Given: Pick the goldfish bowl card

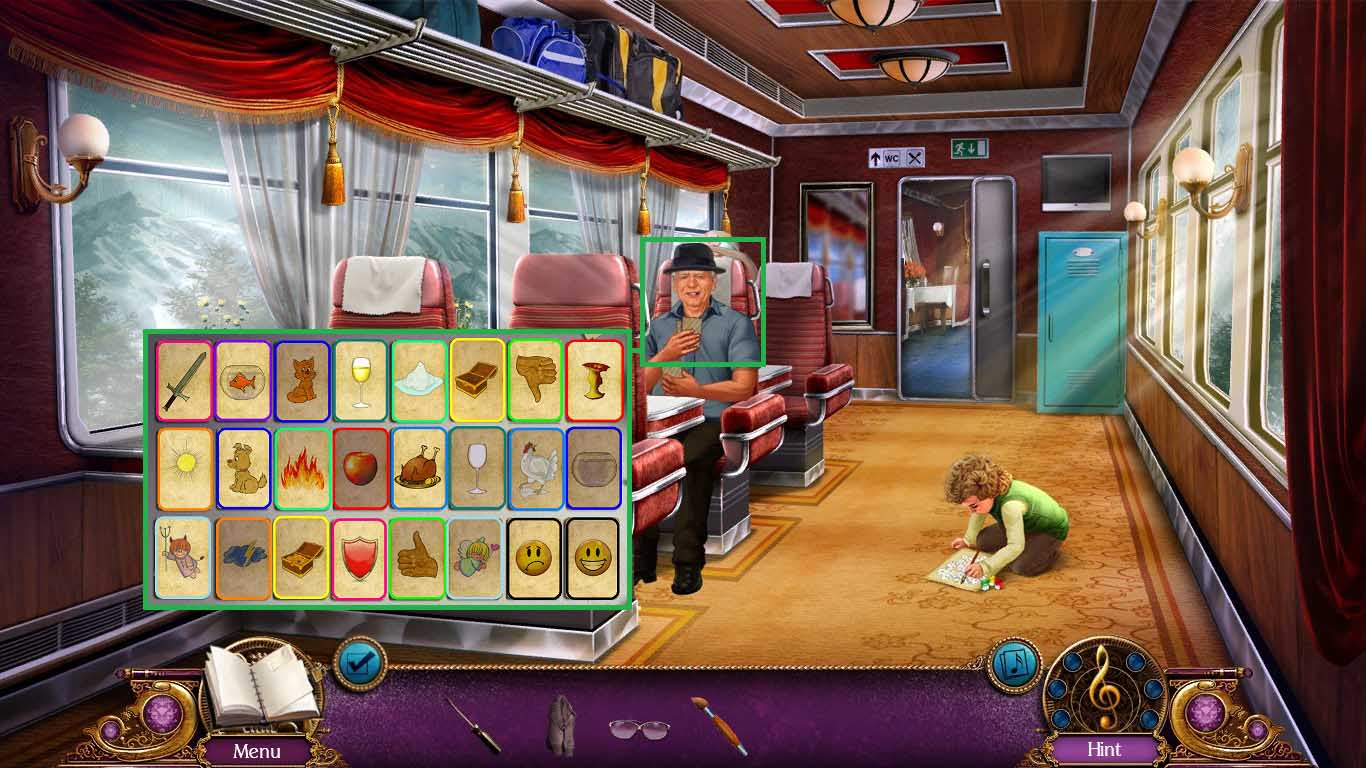Looking at the screenshot, I should 243,381.
